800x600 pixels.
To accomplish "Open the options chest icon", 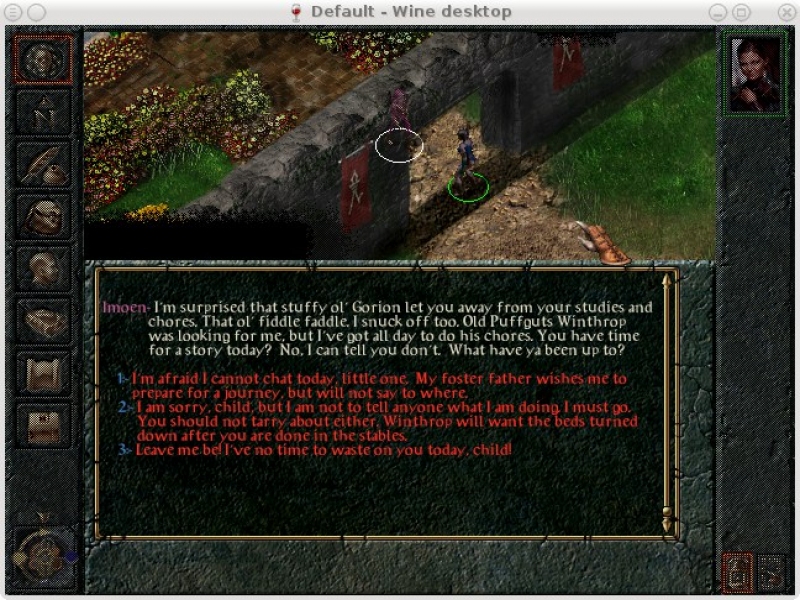I will click(44, 424).
